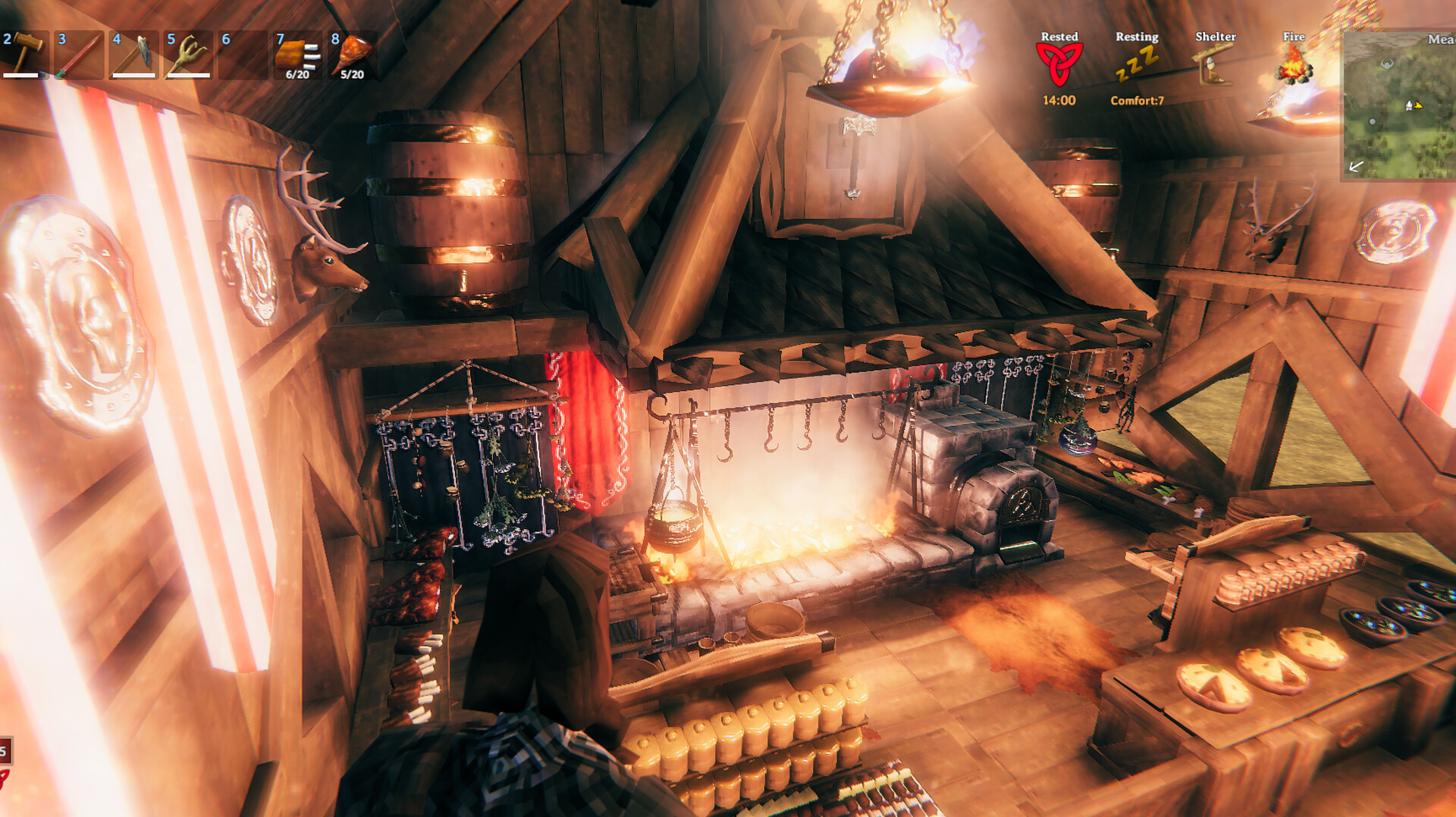Click the yellow player arrow on the minimap
Viewport: 1456px width, 817px height.
point(1418,105)
